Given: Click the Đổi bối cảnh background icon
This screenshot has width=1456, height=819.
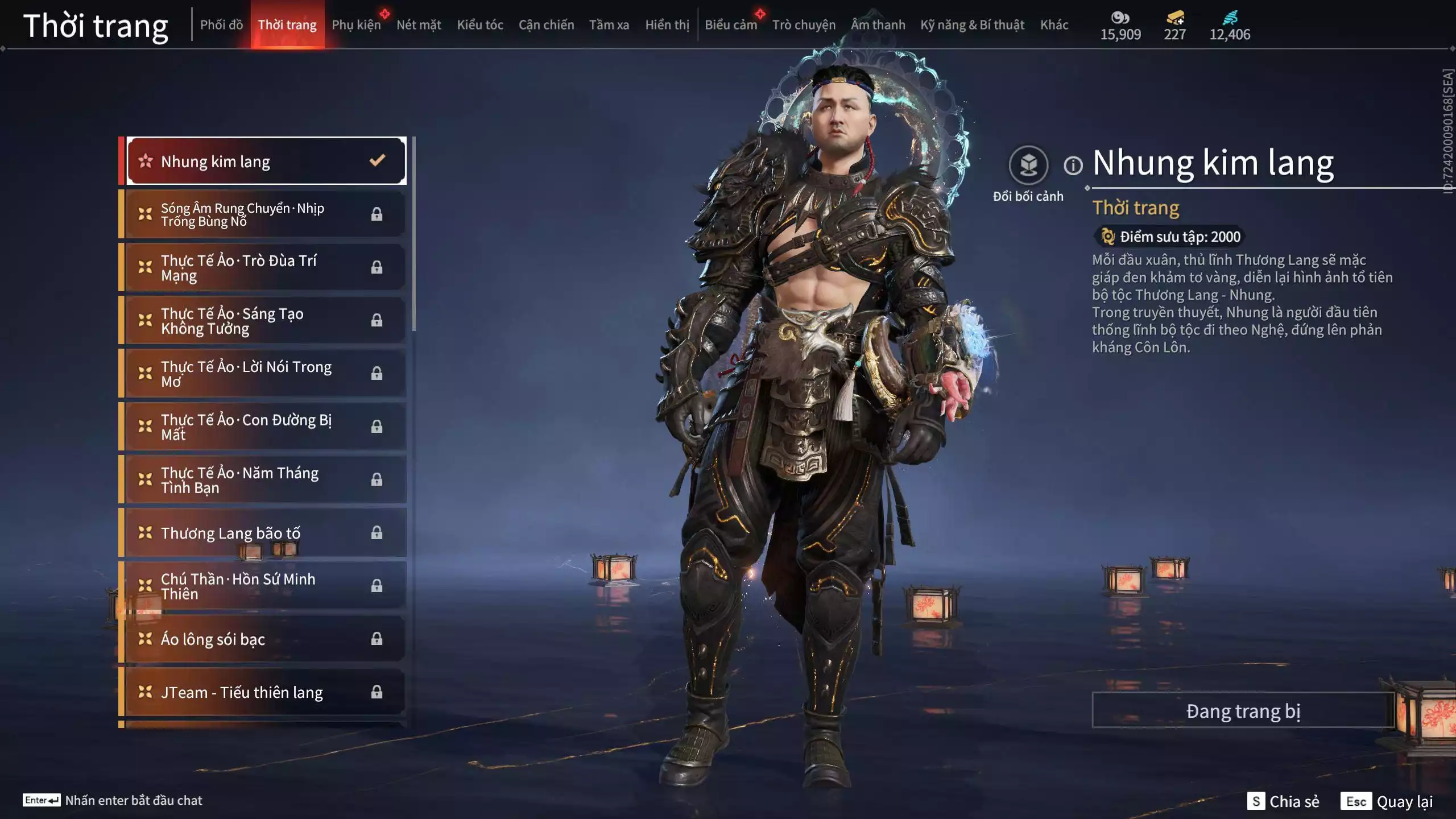Looking at the screenshot, I should (1028, 166).
